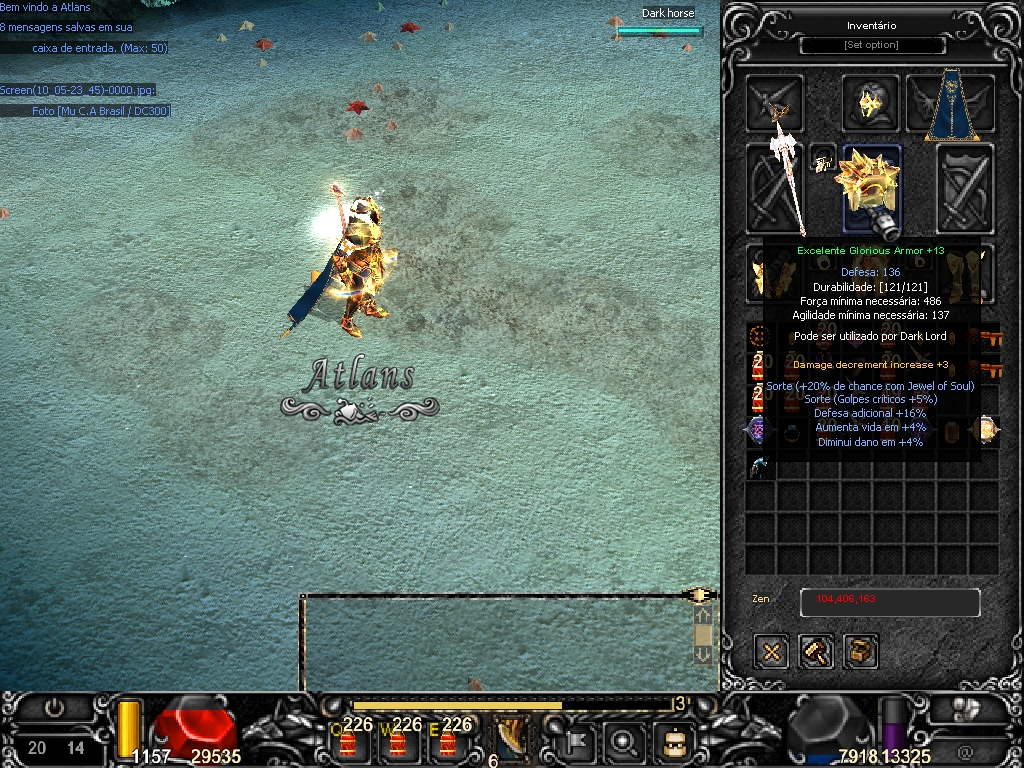Open the treasure chest button in inventory
1024x768 pixels.
[x=861, y=652]
